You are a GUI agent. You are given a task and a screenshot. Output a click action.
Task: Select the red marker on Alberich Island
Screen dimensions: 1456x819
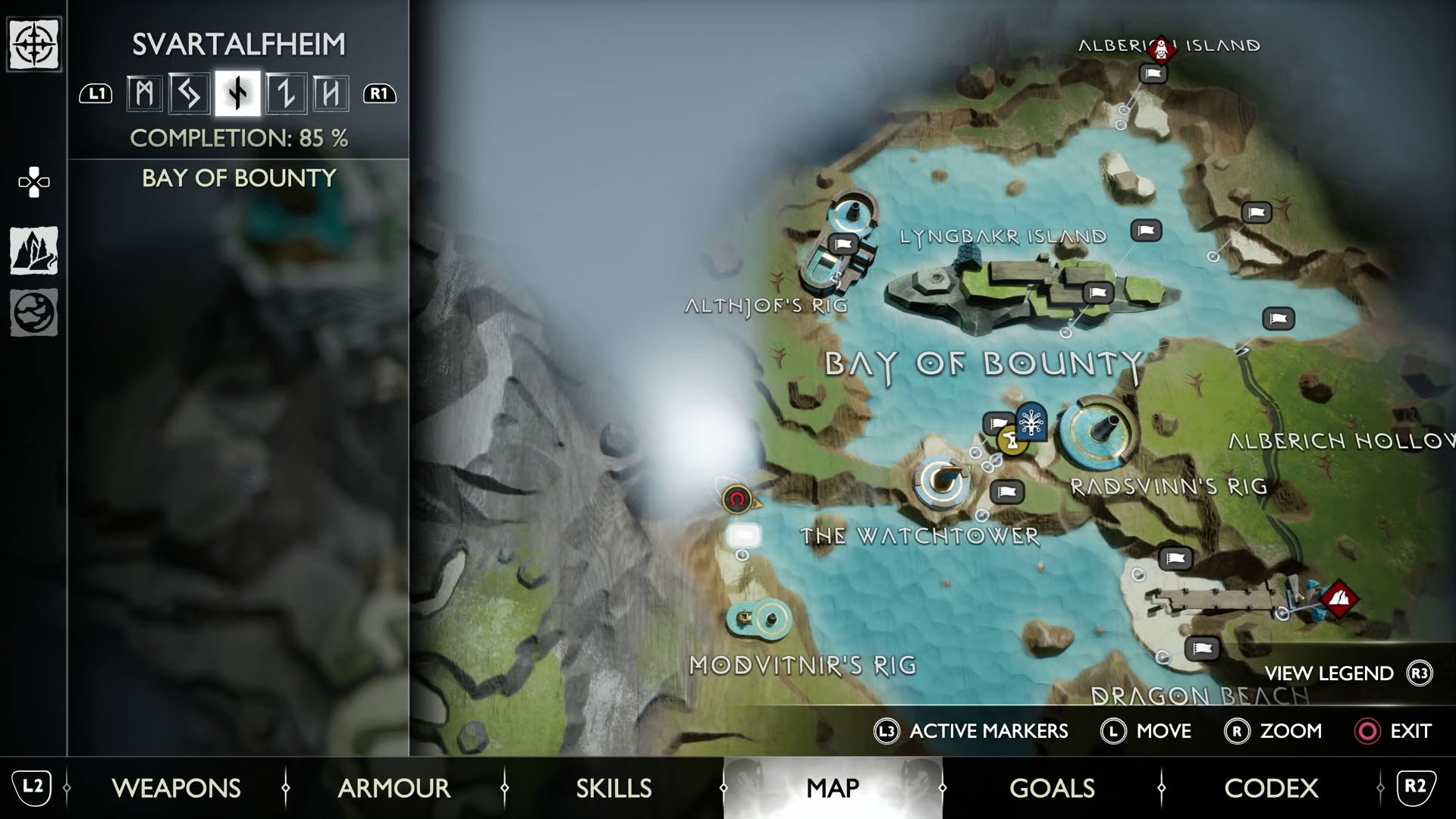pos(1161,49)
